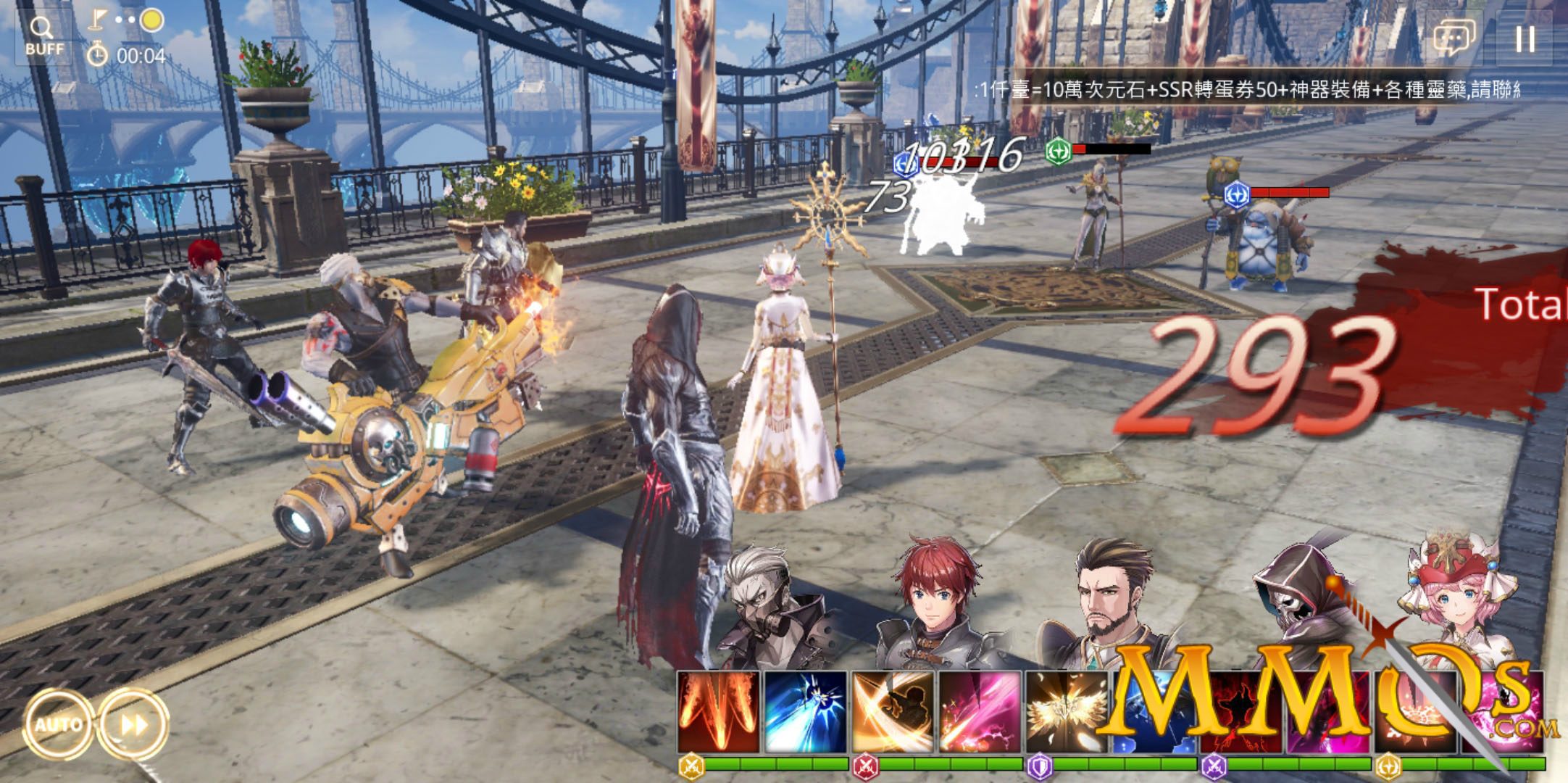Open the chat speech bubbles
This screenshot has height=783, width=1568.
coord(1454,38)
